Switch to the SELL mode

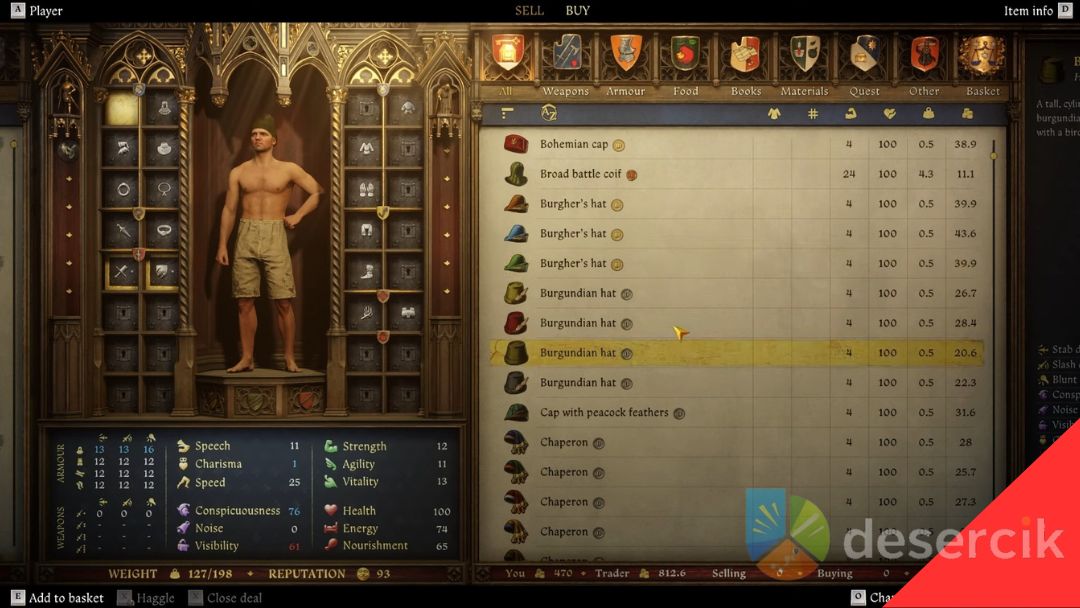pyautogui.click(x=529, y=11)
